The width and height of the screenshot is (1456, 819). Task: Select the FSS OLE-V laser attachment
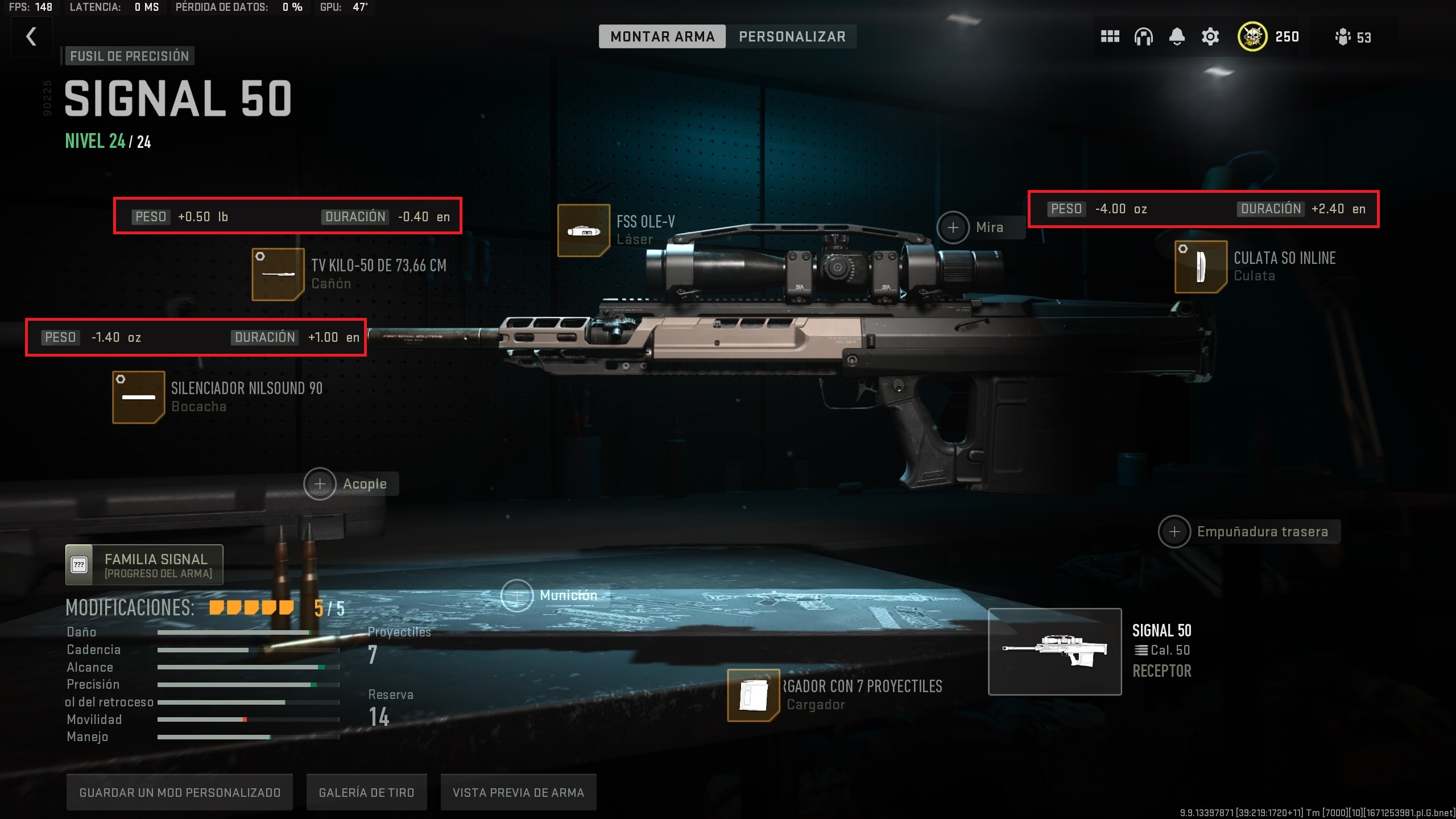point(584,230)
